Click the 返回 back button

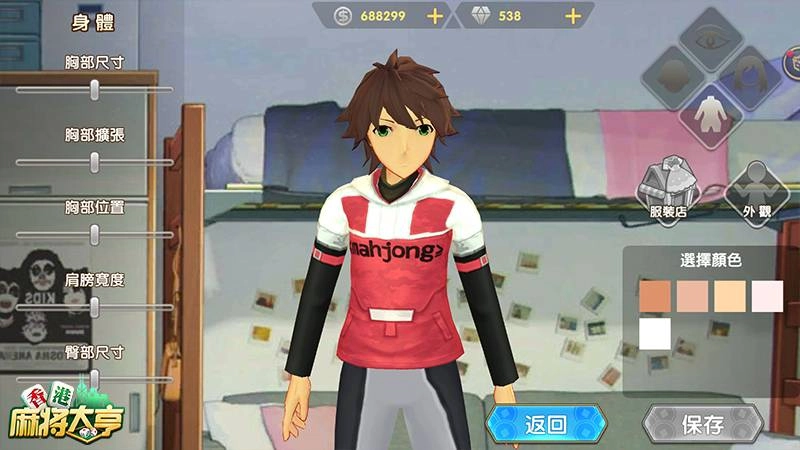[546, 424]
